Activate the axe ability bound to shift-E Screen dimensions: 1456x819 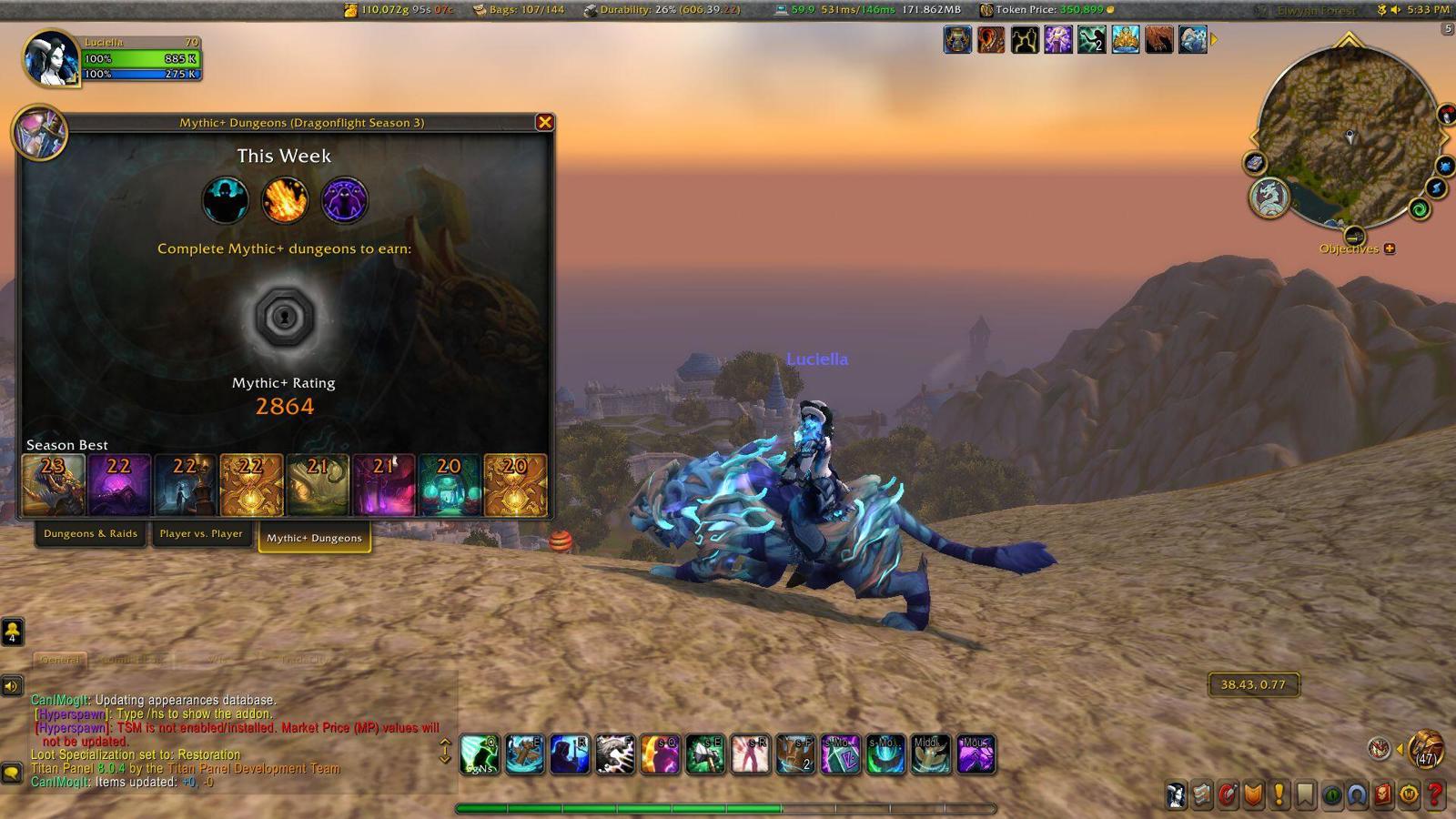point(705,754)
